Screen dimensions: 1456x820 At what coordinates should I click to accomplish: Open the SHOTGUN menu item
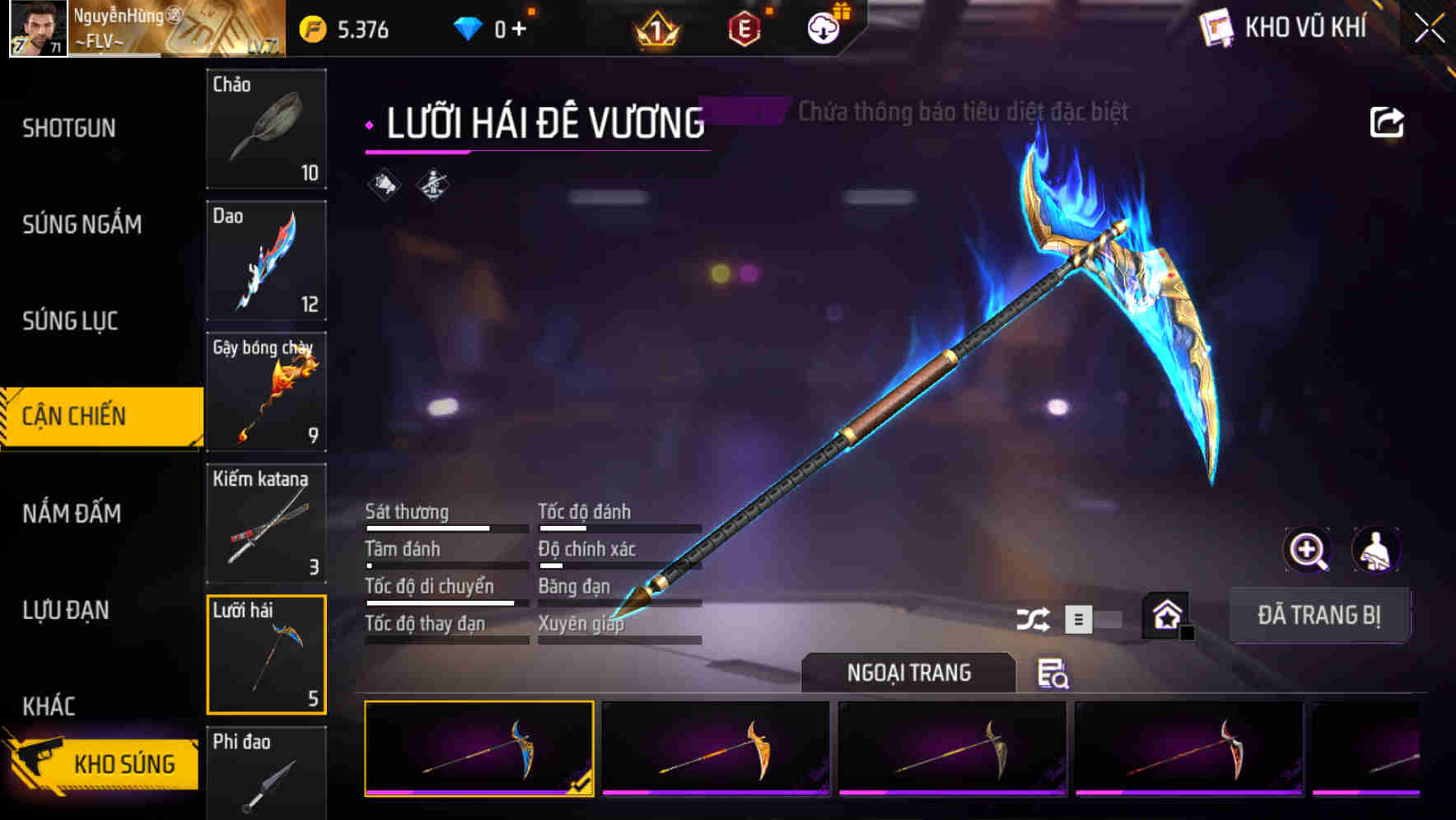click(x=69, y=128)
